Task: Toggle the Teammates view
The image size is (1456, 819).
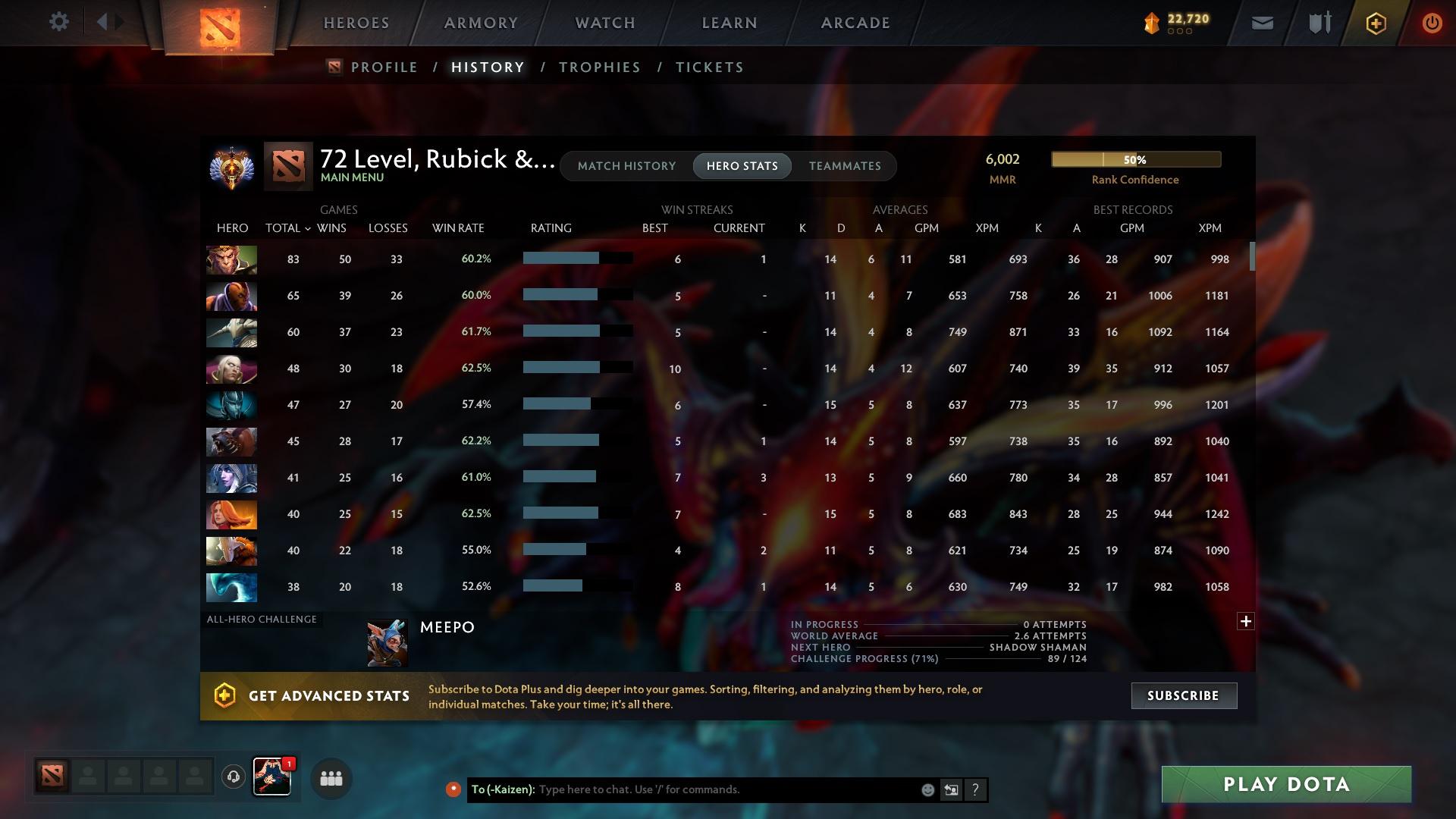Action: (x=845, y=165)
